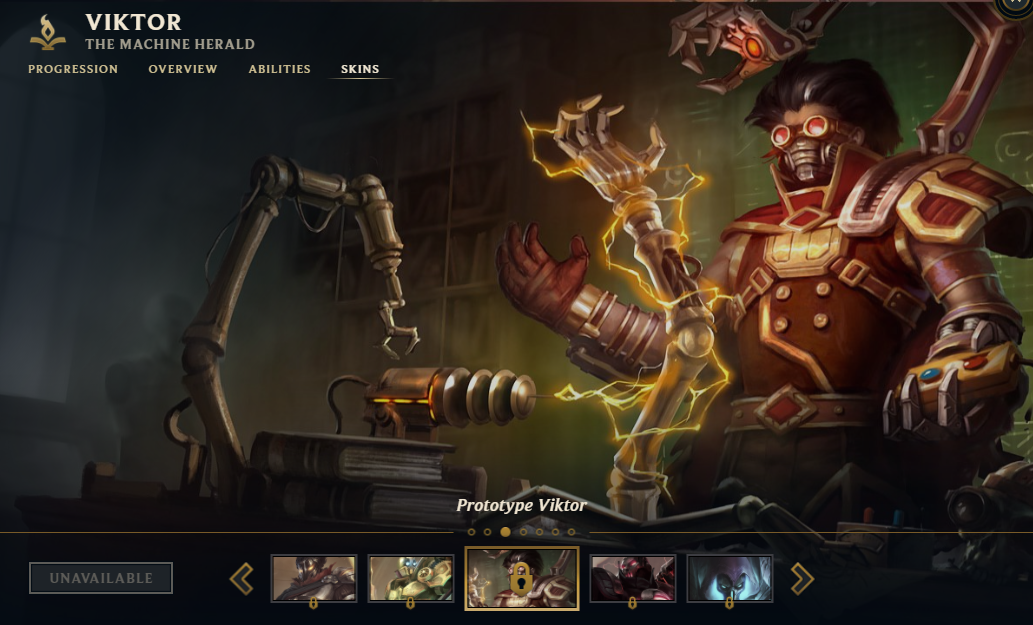The width and height of the screenshot is (1033, 625).
Task: Click the Unavailable button
Action: click(101, 578)
